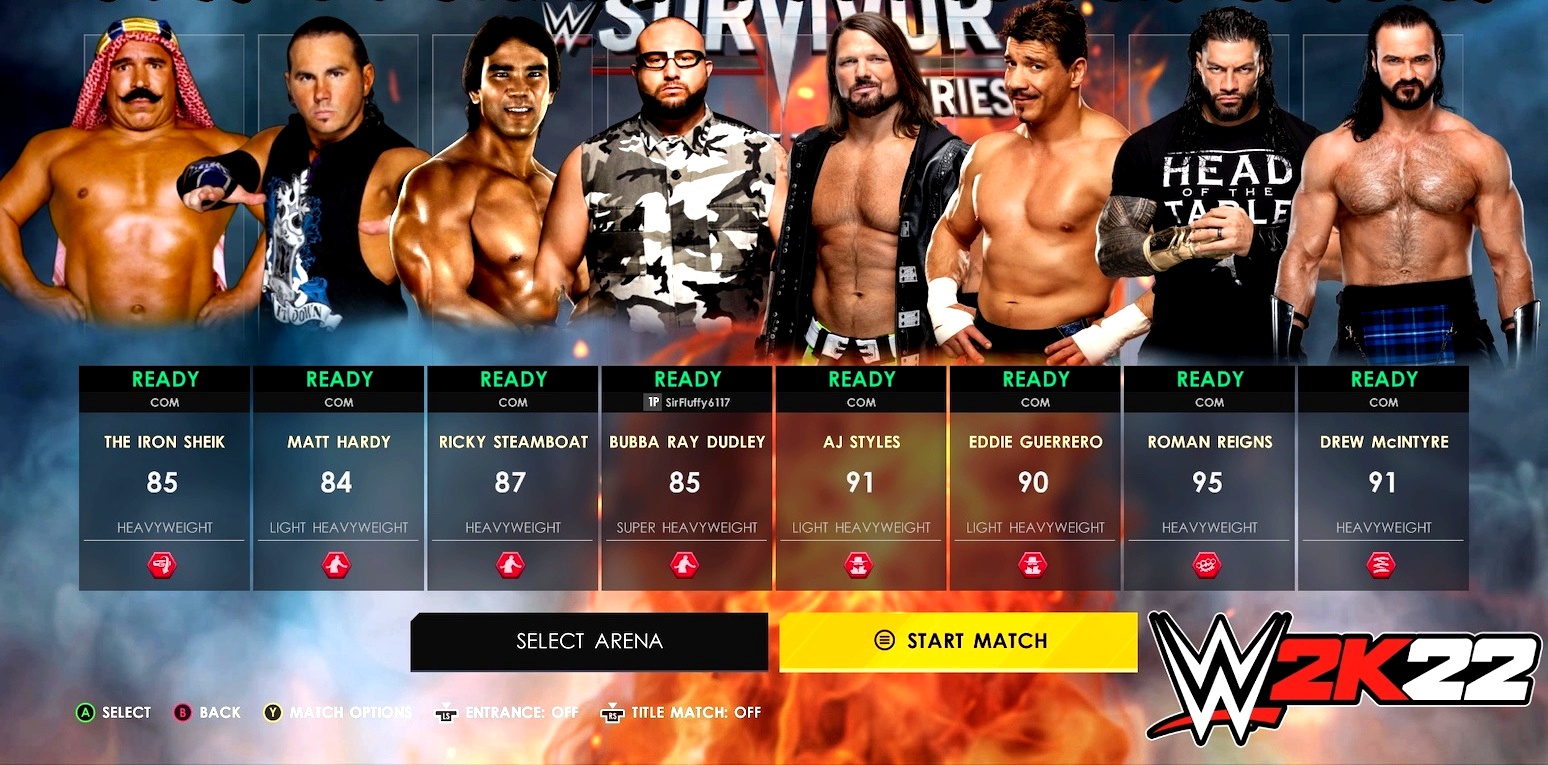Select the Roman Reigns card

pos(1209,478)
